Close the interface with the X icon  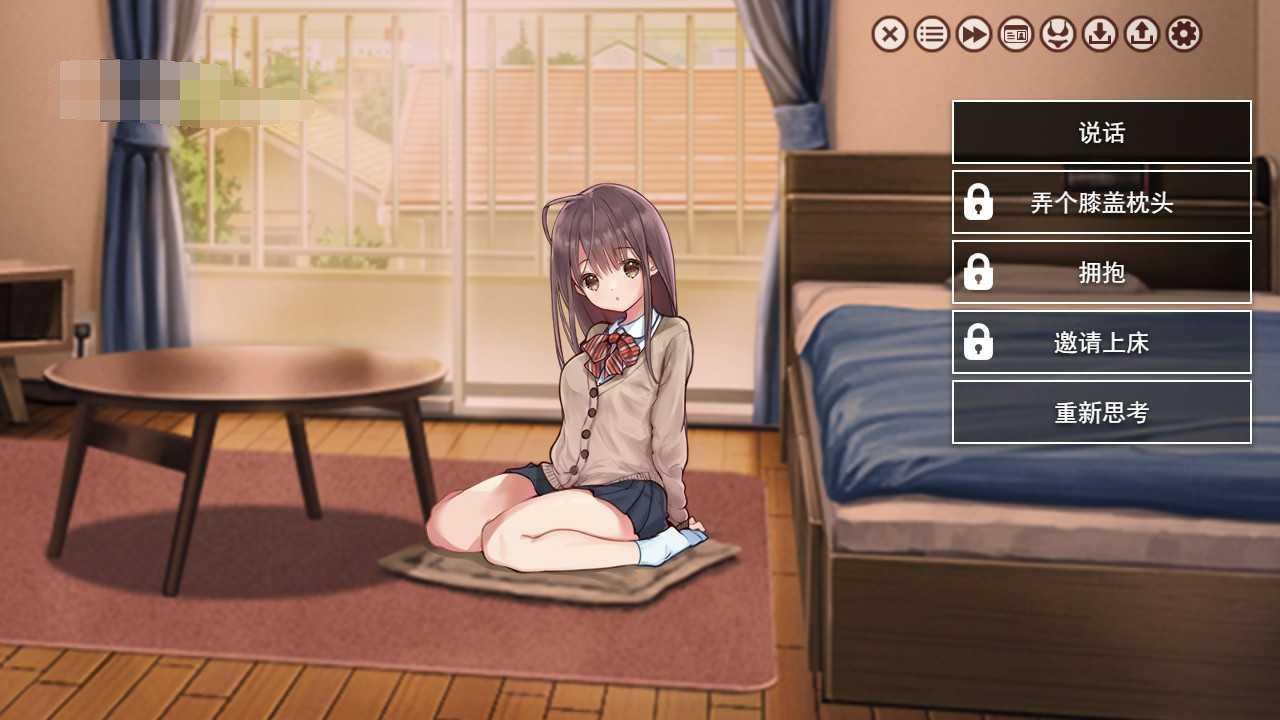pos(889,35)
